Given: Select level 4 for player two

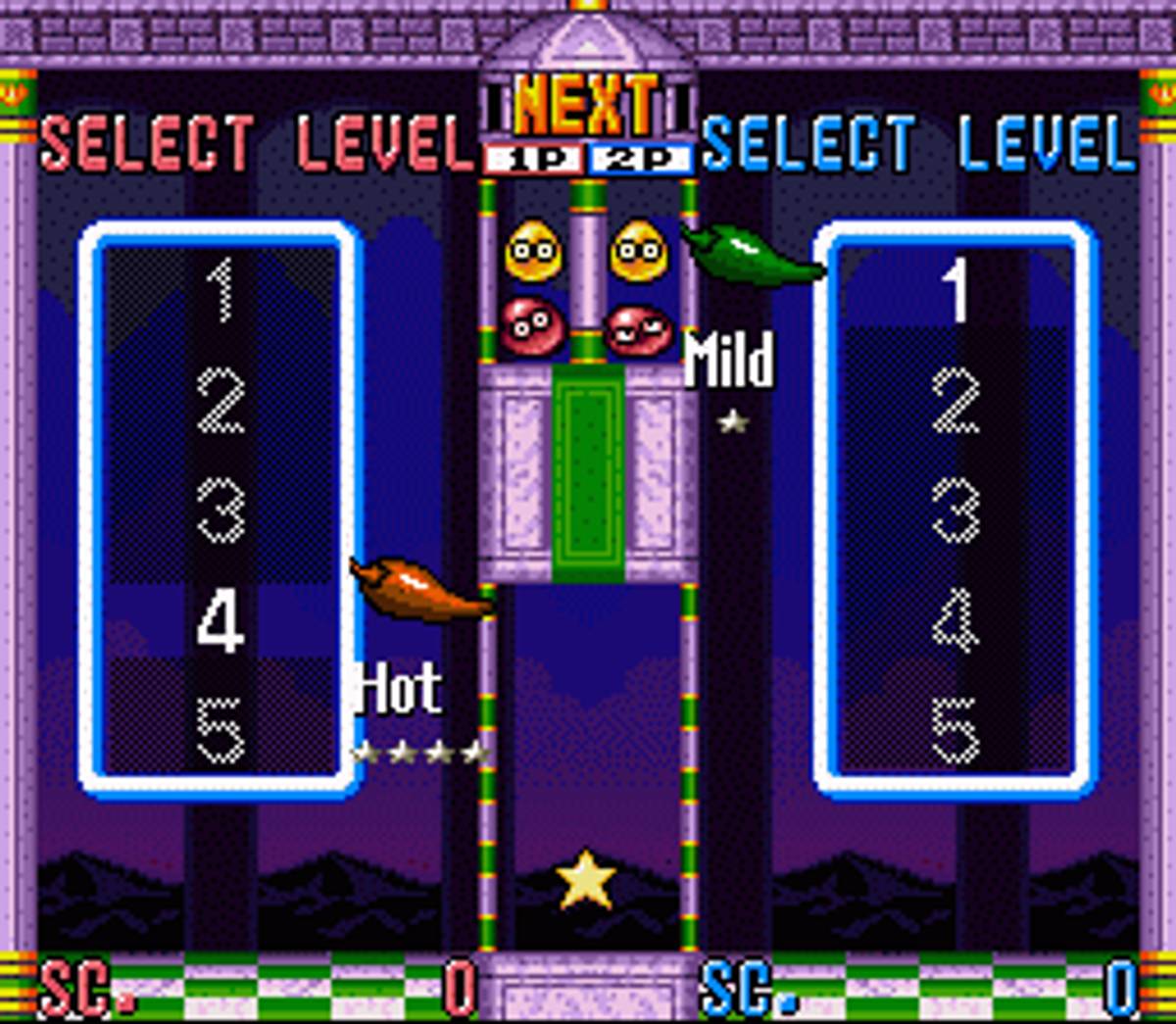Looking at the screenshot, I should click(x=955, y=621).
